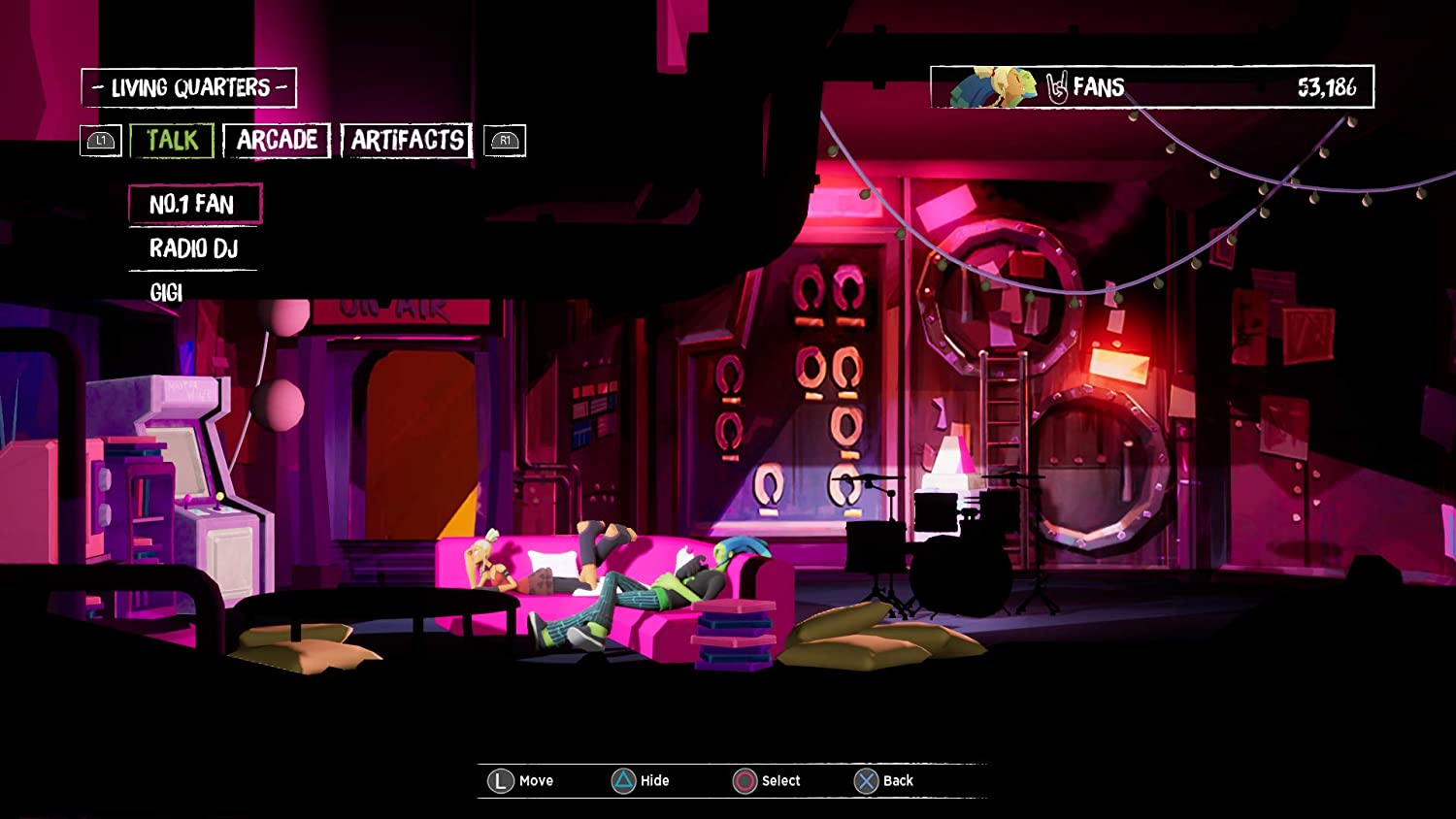This screenshot has height=819, width=1456.
Task: Select the TALK tab
Action: point(173,140)
